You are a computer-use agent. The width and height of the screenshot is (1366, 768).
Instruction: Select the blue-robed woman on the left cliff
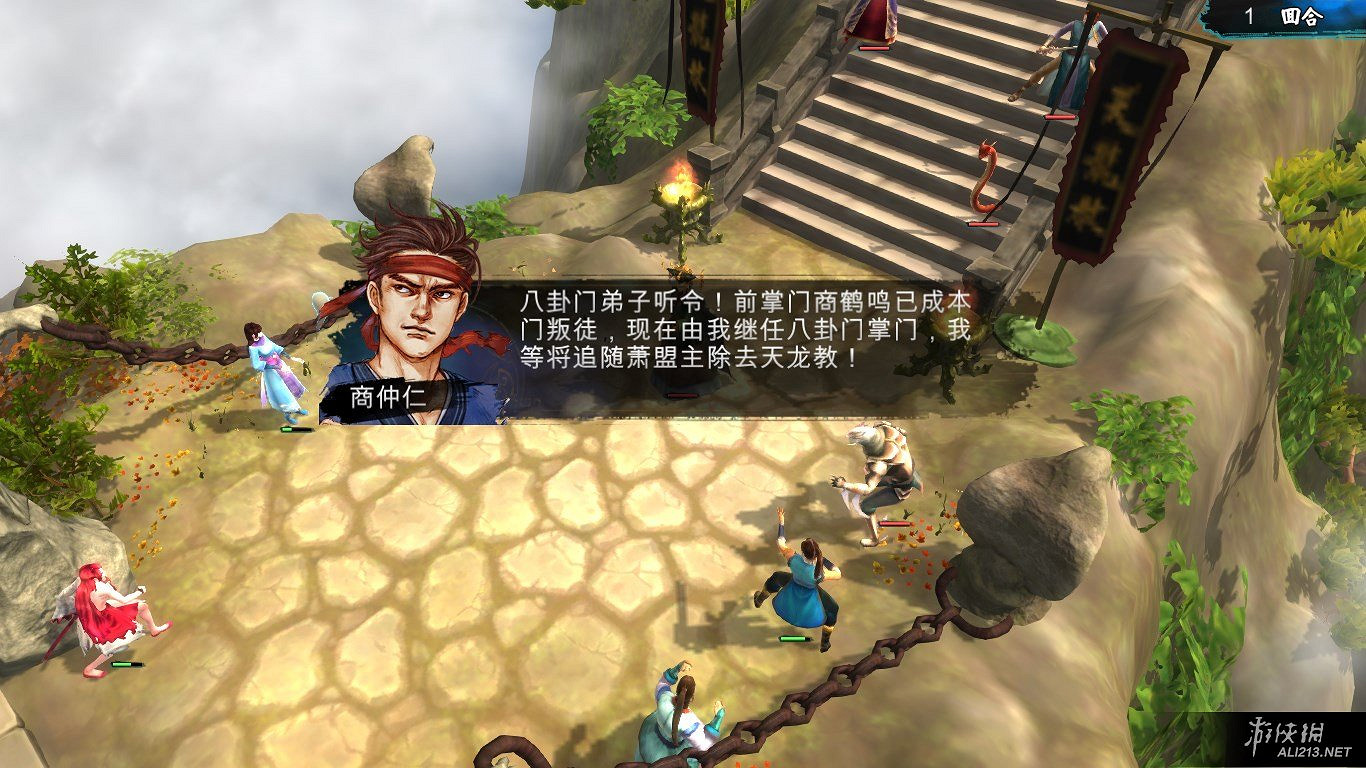tap(270, 365)
